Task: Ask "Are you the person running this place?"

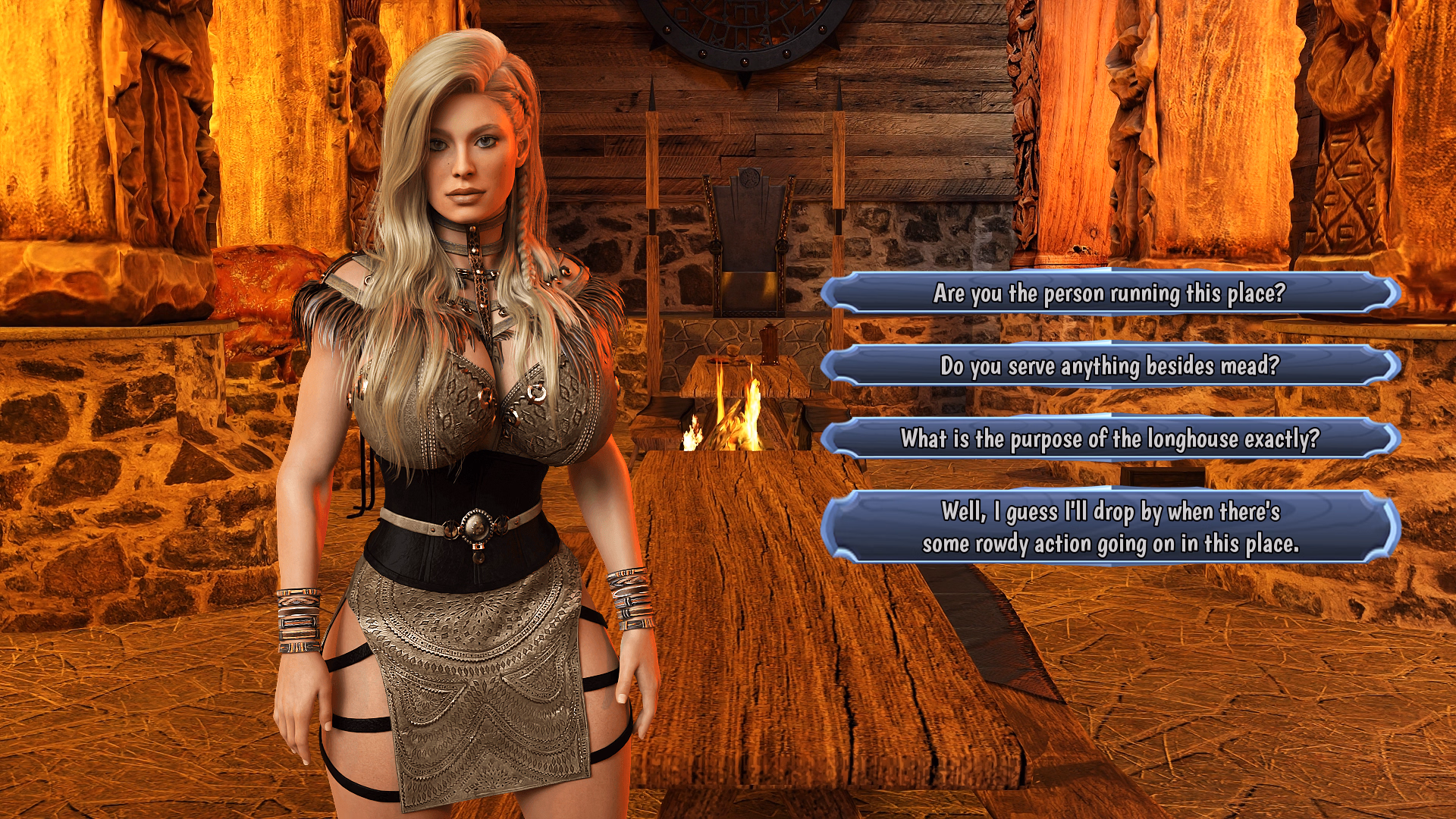Action: 1115,296
